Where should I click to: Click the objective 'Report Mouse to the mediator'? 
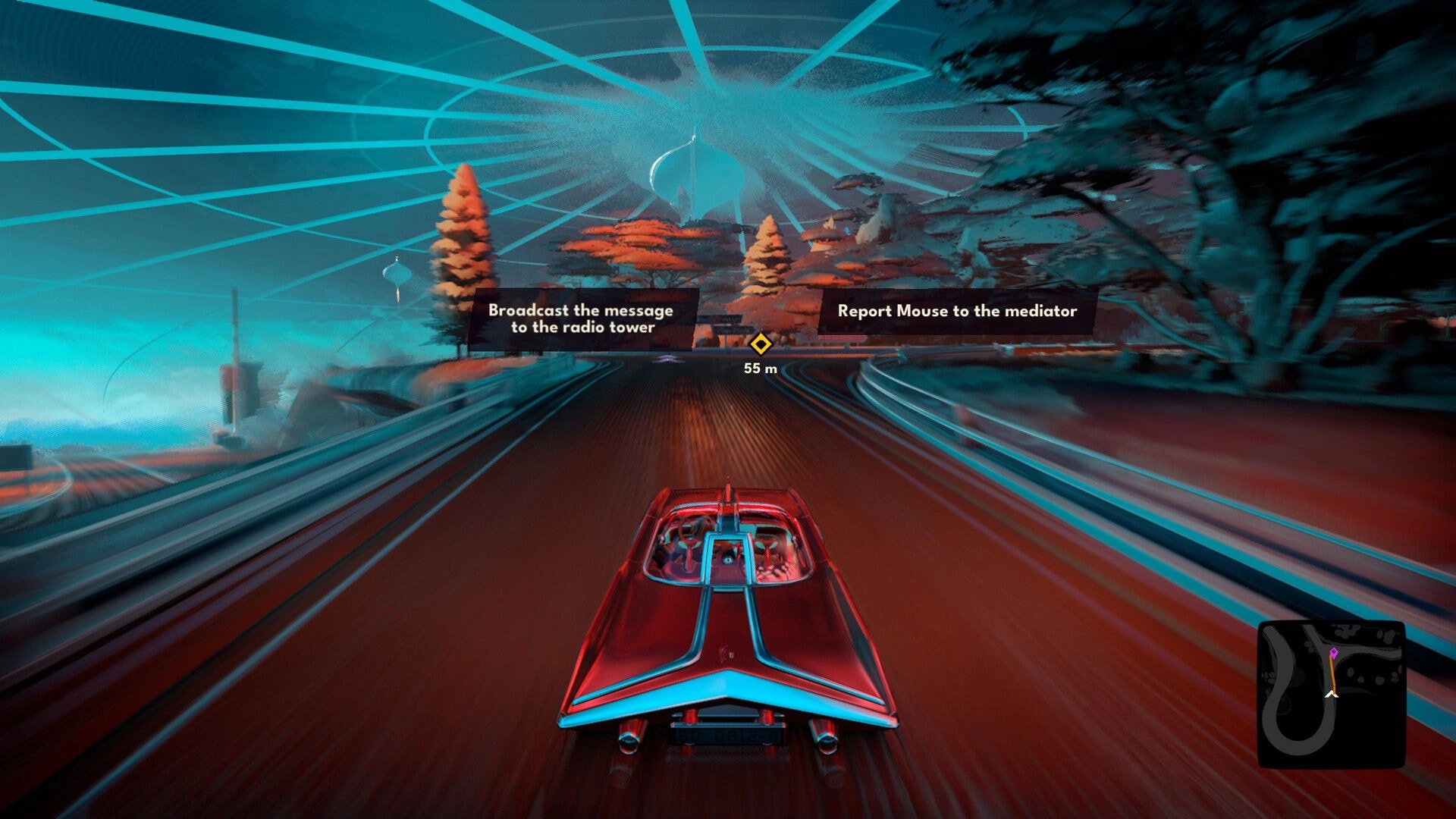tap(957, 311)
